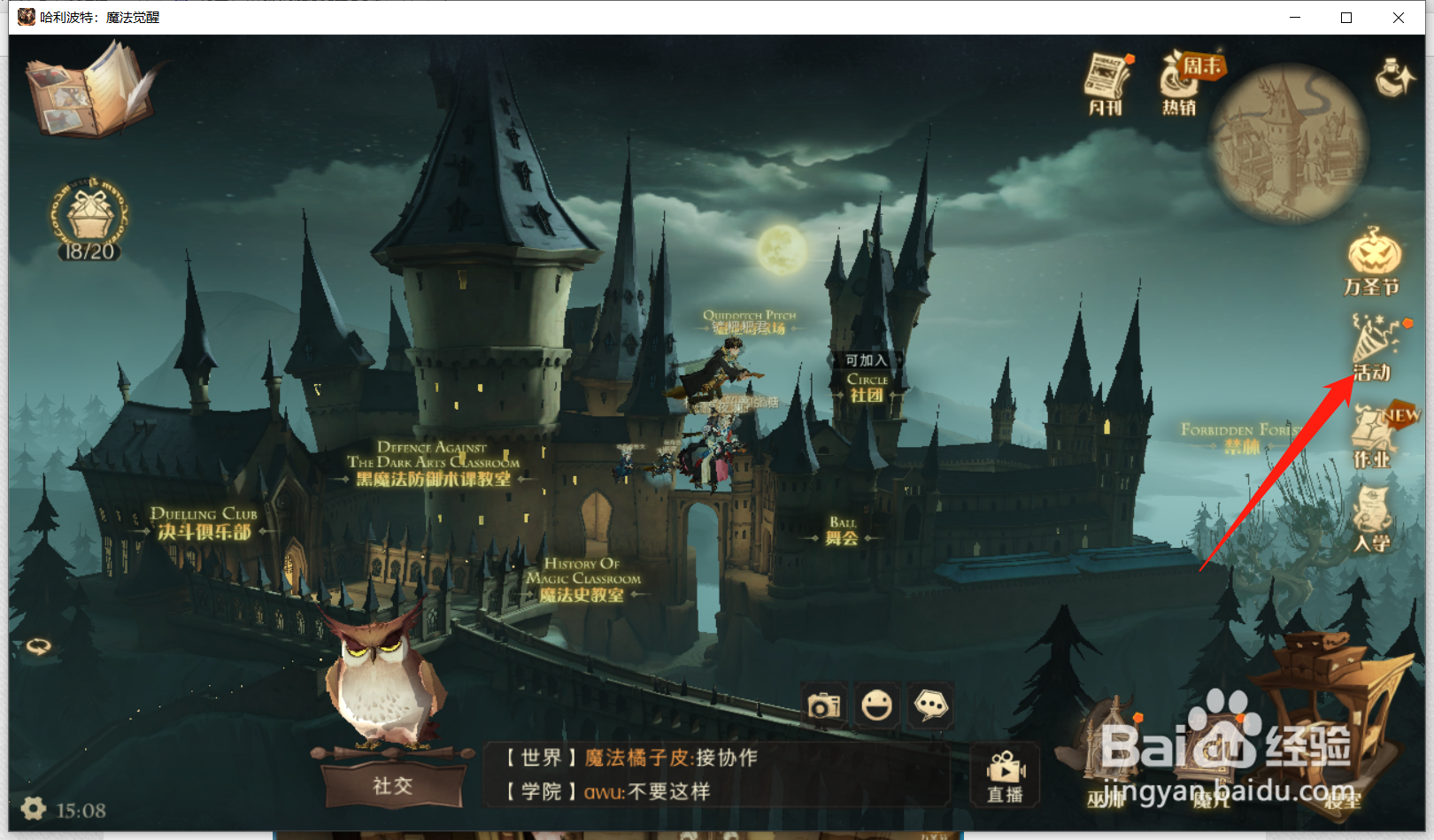Open the 热销 hot sale shop

(1181, 83)
